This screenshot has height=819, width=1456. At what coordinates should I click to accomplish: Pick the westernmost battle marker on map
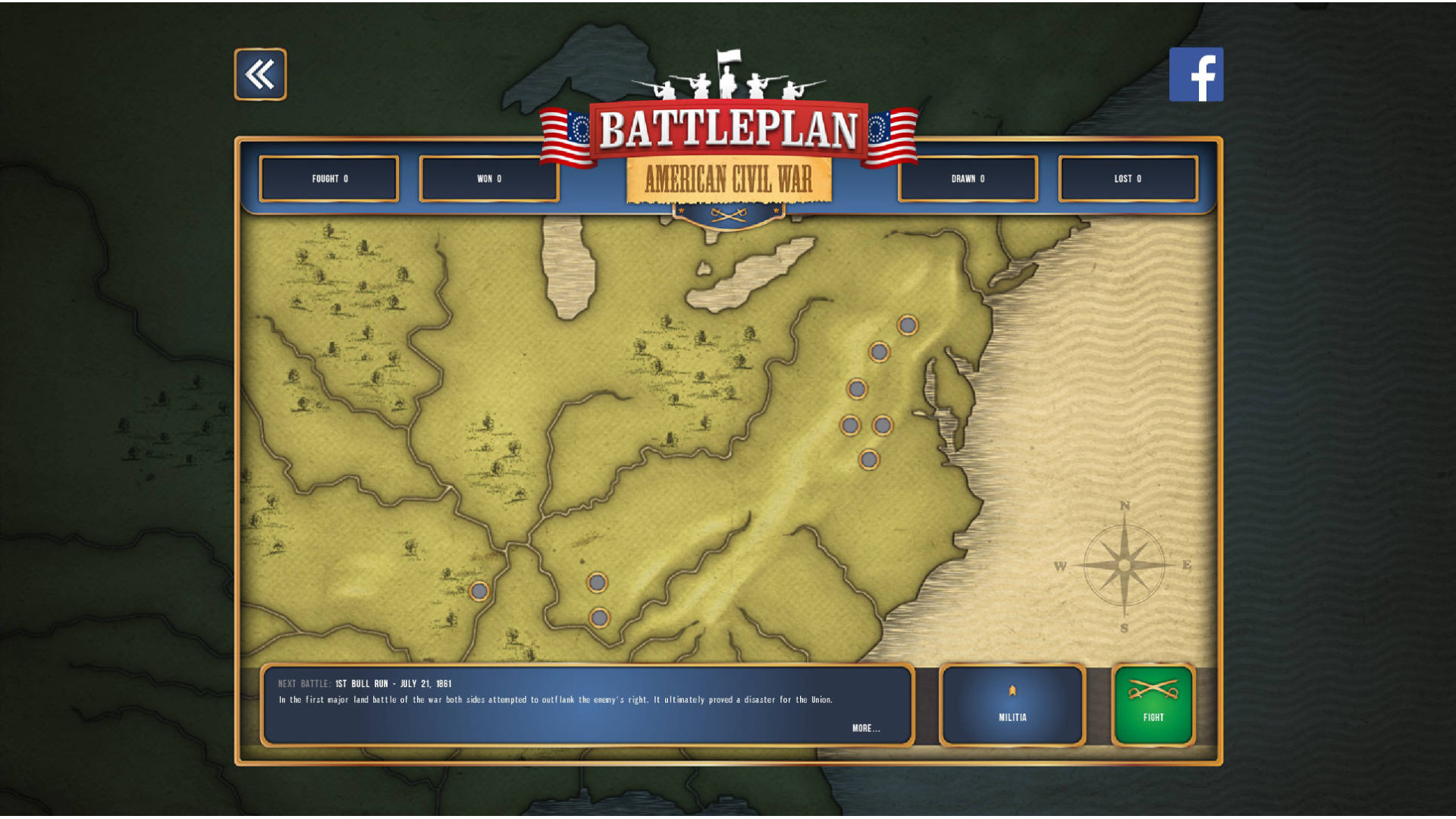pyautogui.click(x=479, y=591)
